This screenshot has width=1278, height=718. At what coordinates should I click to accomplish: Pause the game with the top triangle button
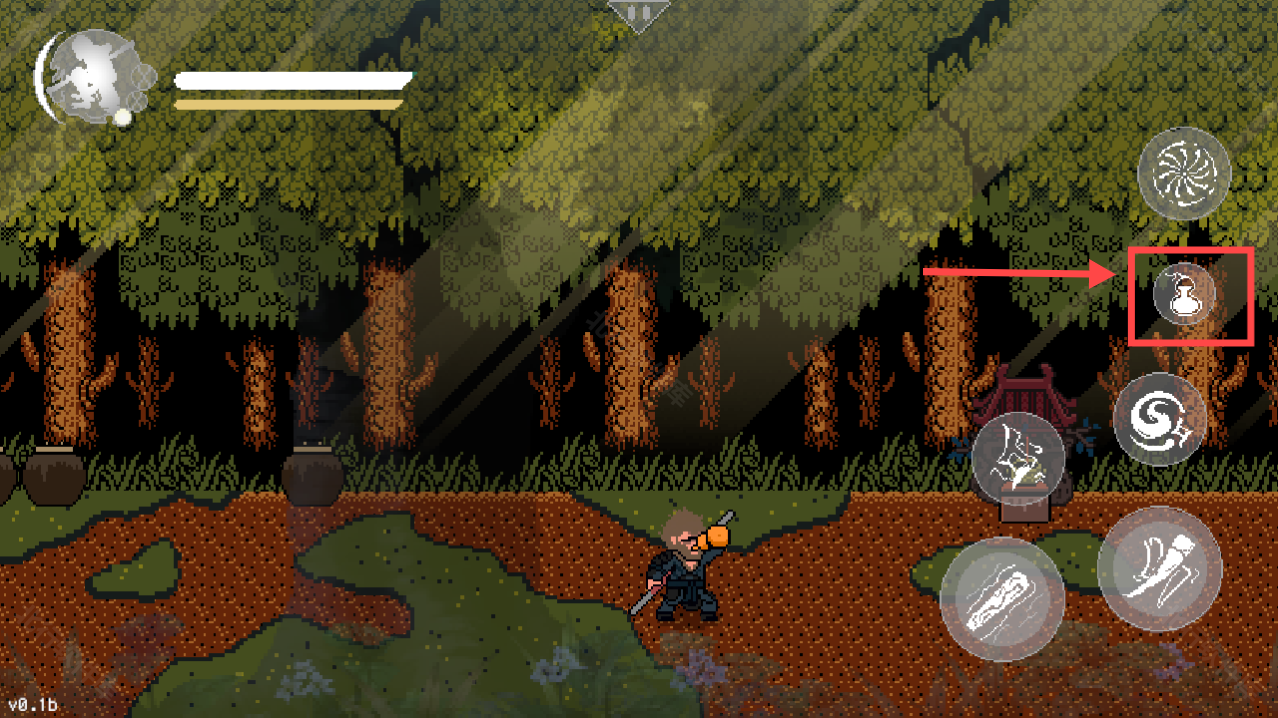(637, 14)
